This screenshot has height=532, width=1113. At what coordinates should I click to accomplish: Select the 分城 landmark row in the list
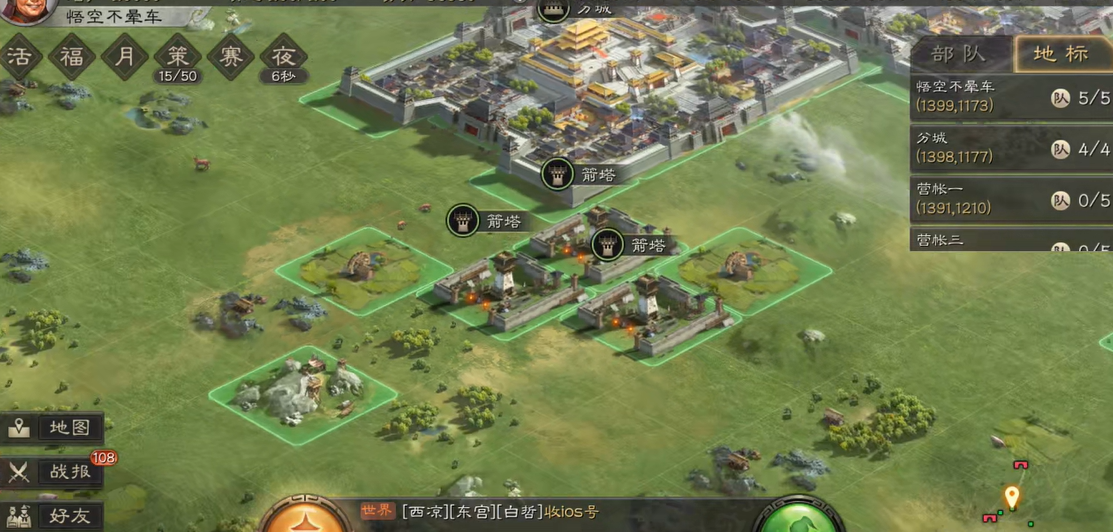point(1010,148)
